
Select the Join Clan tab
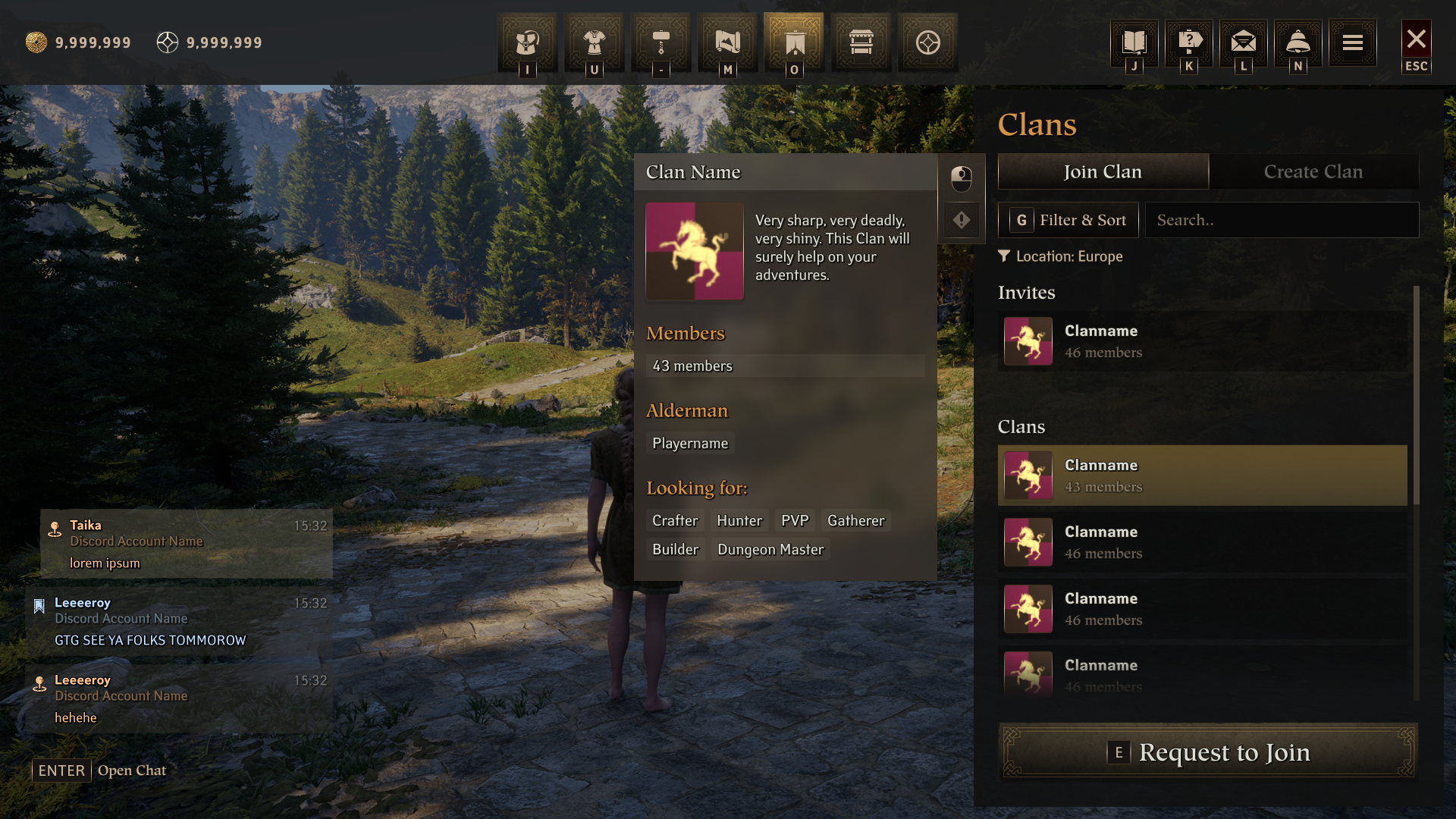[x=1103, y=172]
